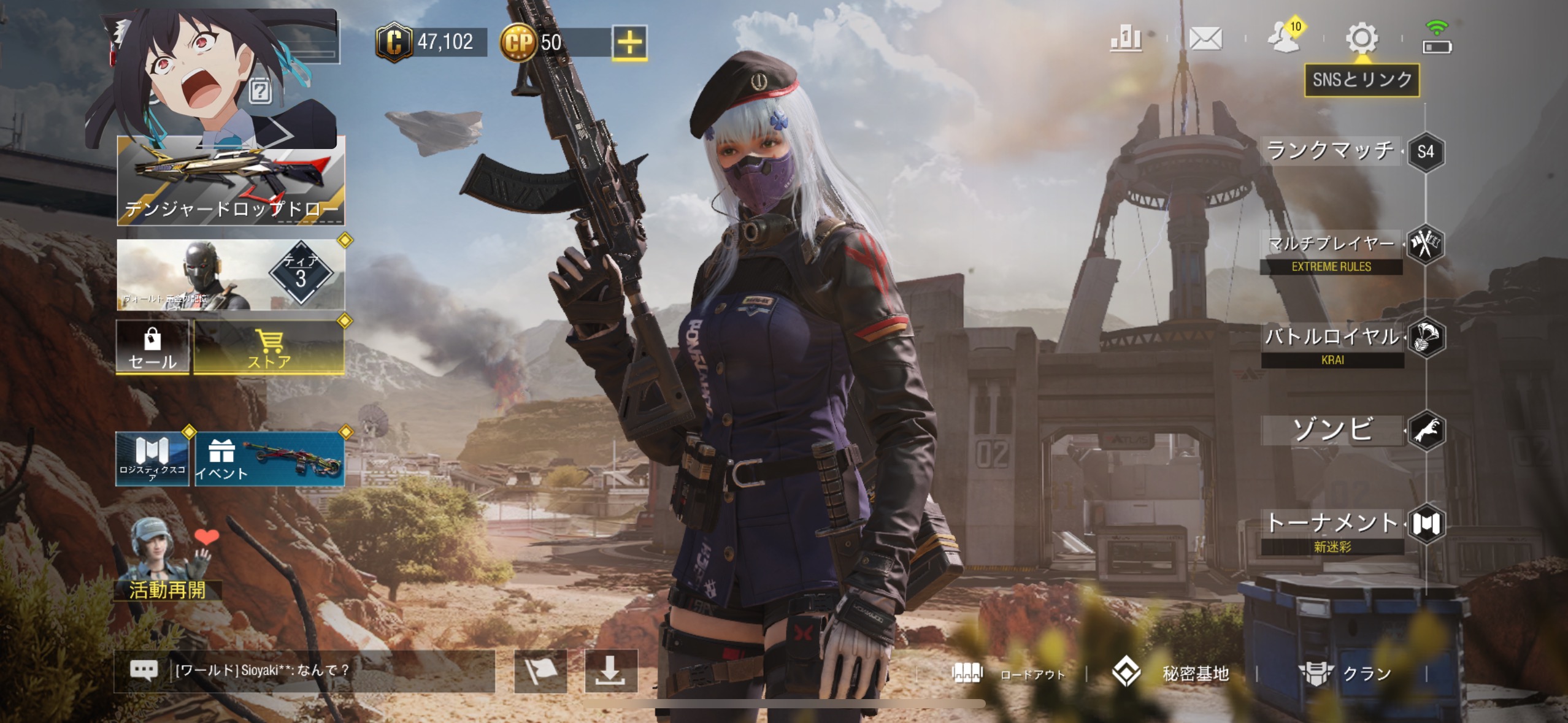Enter バトルロイヤル mode

pyautogui.click(x=1332, y=338)
